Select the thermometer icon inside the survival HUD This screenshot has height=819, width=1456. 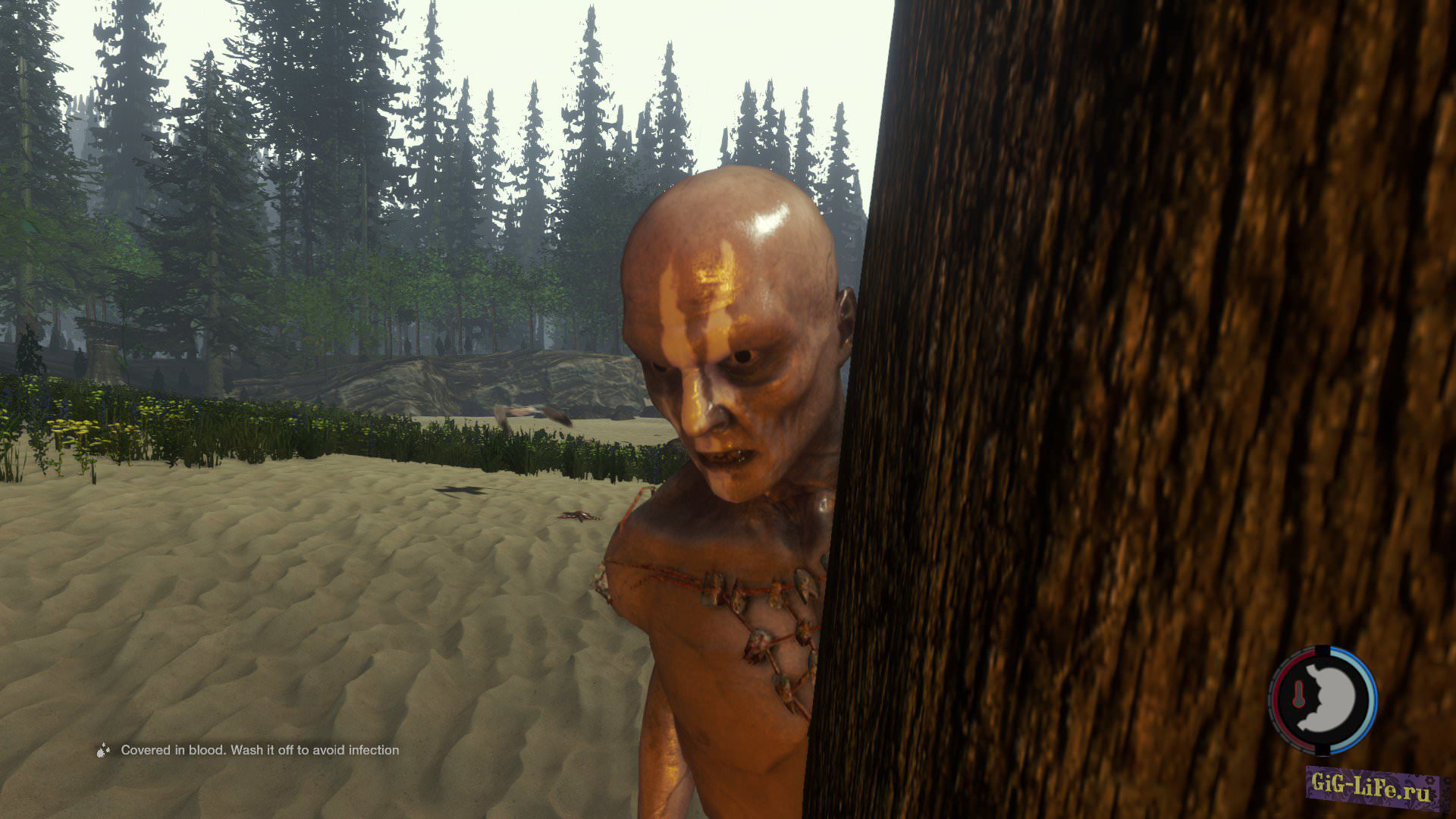pyautogui.click(x=1298, y=694)
